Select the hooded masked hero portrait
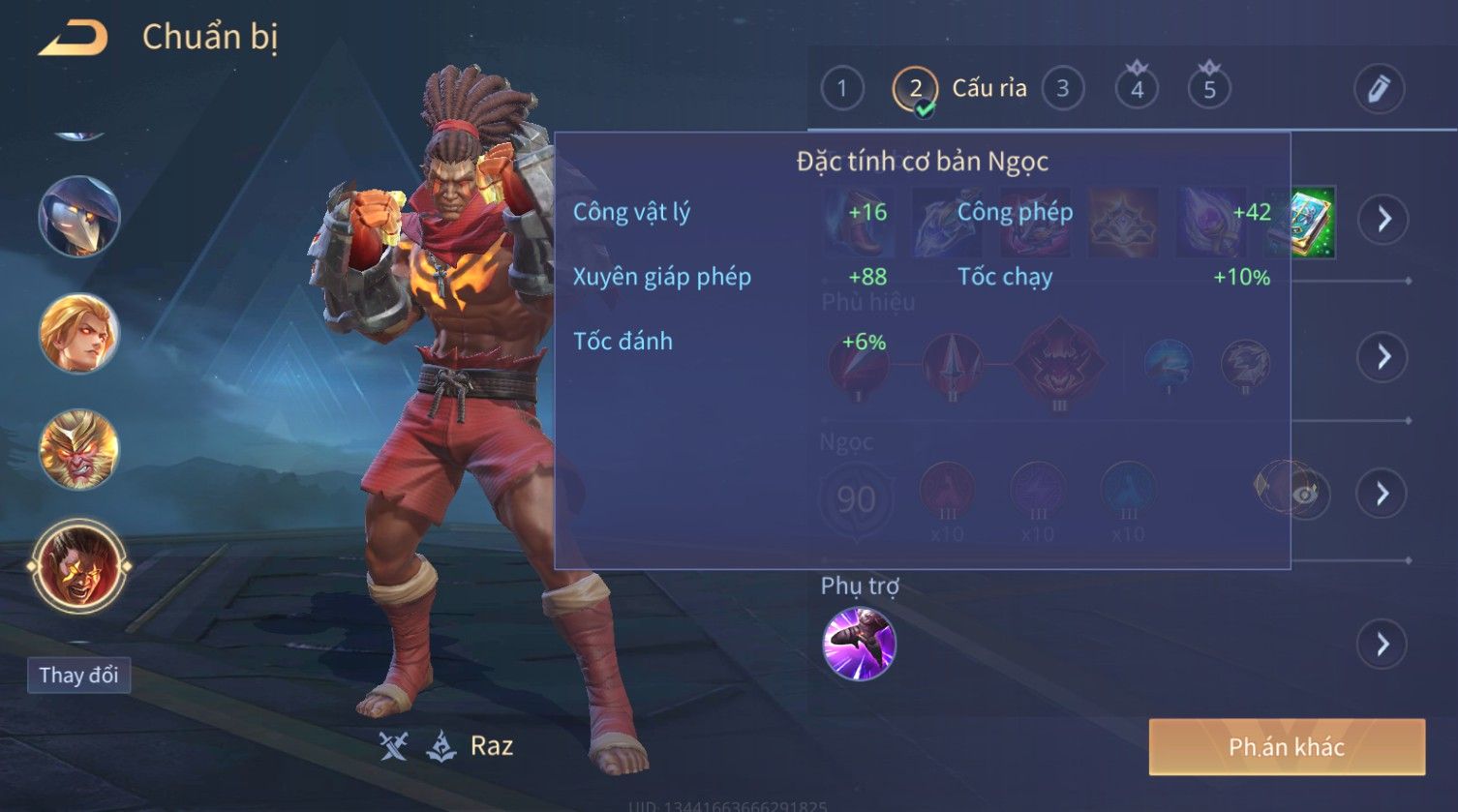The image size is (1458, 812). 79,217
